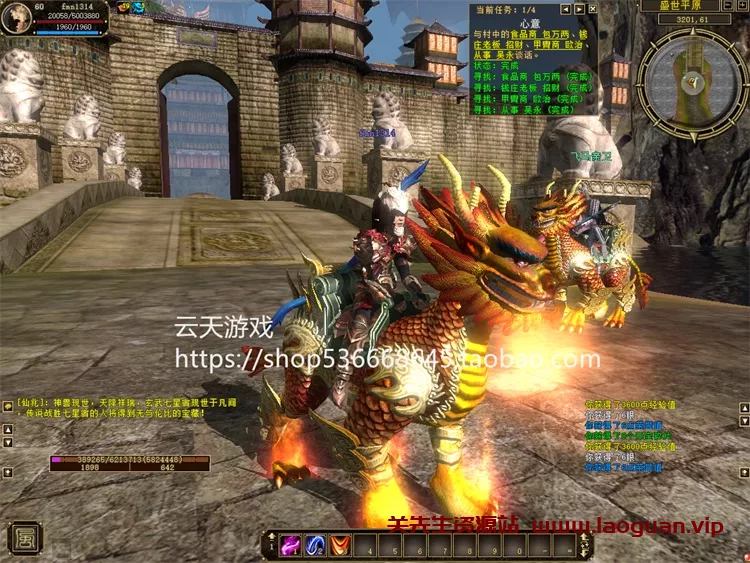Viewport: 750px width, 563px height.
Task: Click the left chat log up arrow
Action: (x=8, y=428)
